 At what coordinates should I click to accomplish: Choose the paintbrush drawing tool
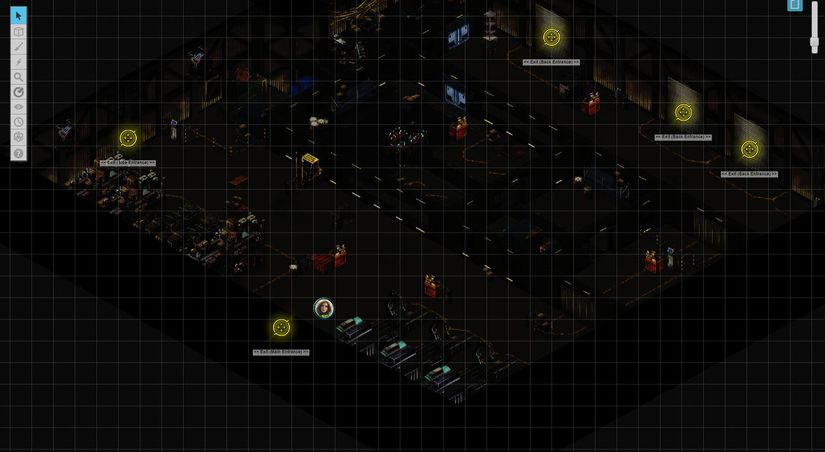pyautogui.click(x=18, y=46)
